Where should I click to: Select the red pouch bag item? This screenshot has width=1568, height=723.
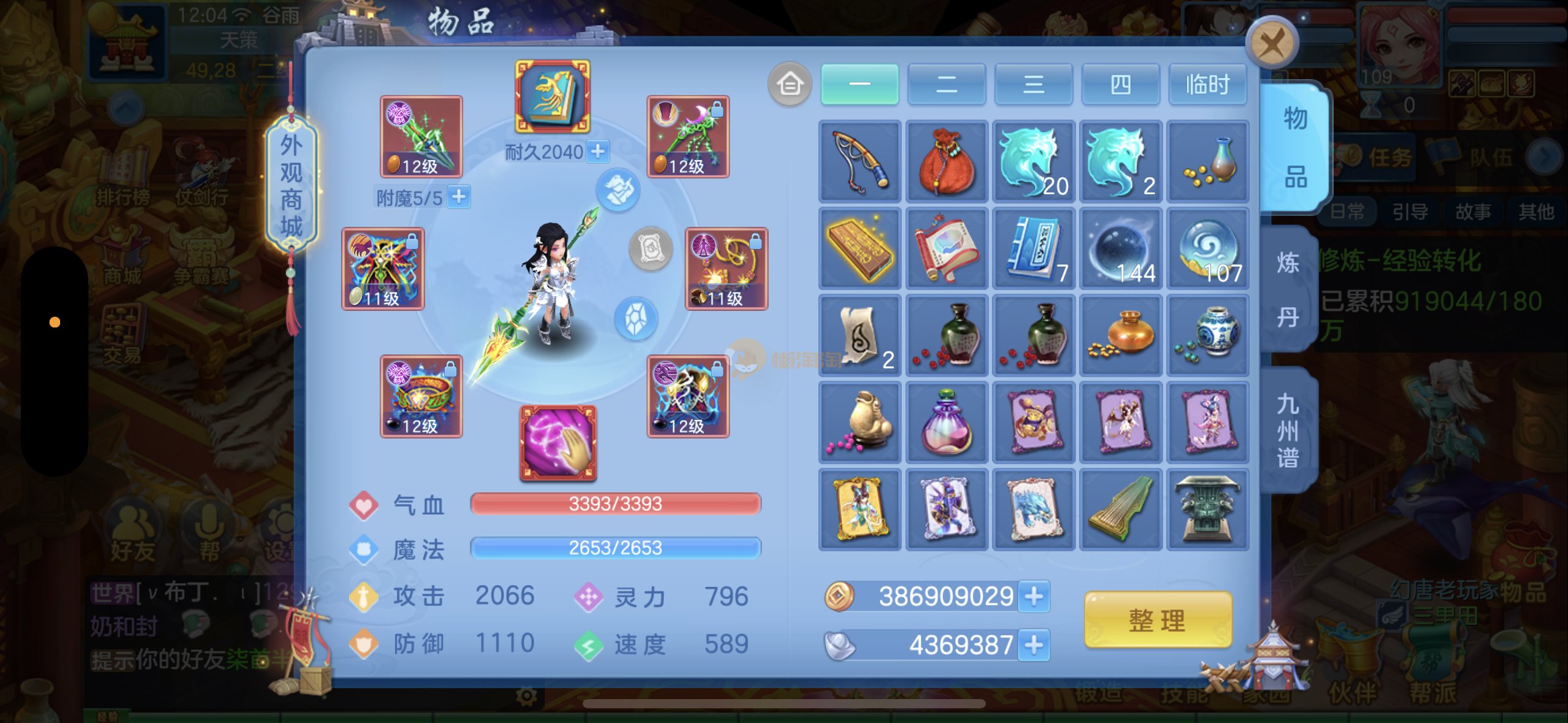click(x=947, y=161)
